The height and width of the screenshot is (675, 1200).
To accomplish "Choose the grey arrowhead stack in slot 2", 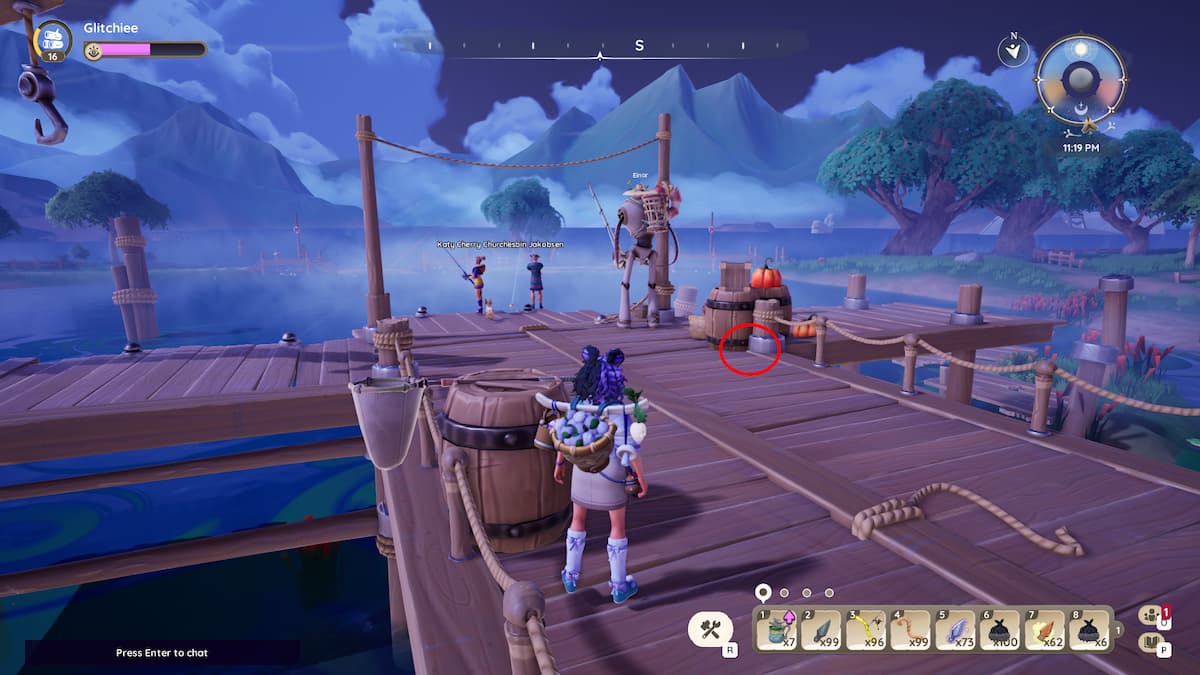I will click(x=824, y=630).
